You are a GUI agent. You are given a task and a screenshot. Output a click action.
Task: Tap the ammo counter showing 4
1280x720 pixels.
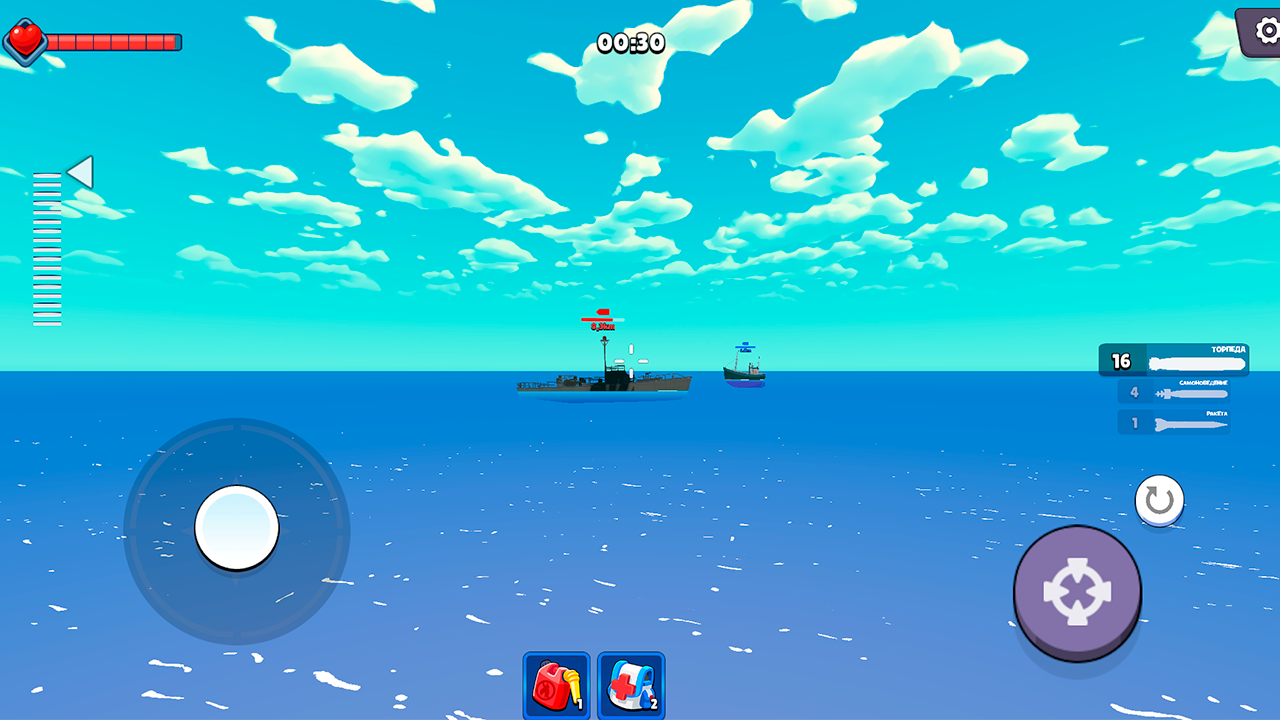coord(1132,392)
